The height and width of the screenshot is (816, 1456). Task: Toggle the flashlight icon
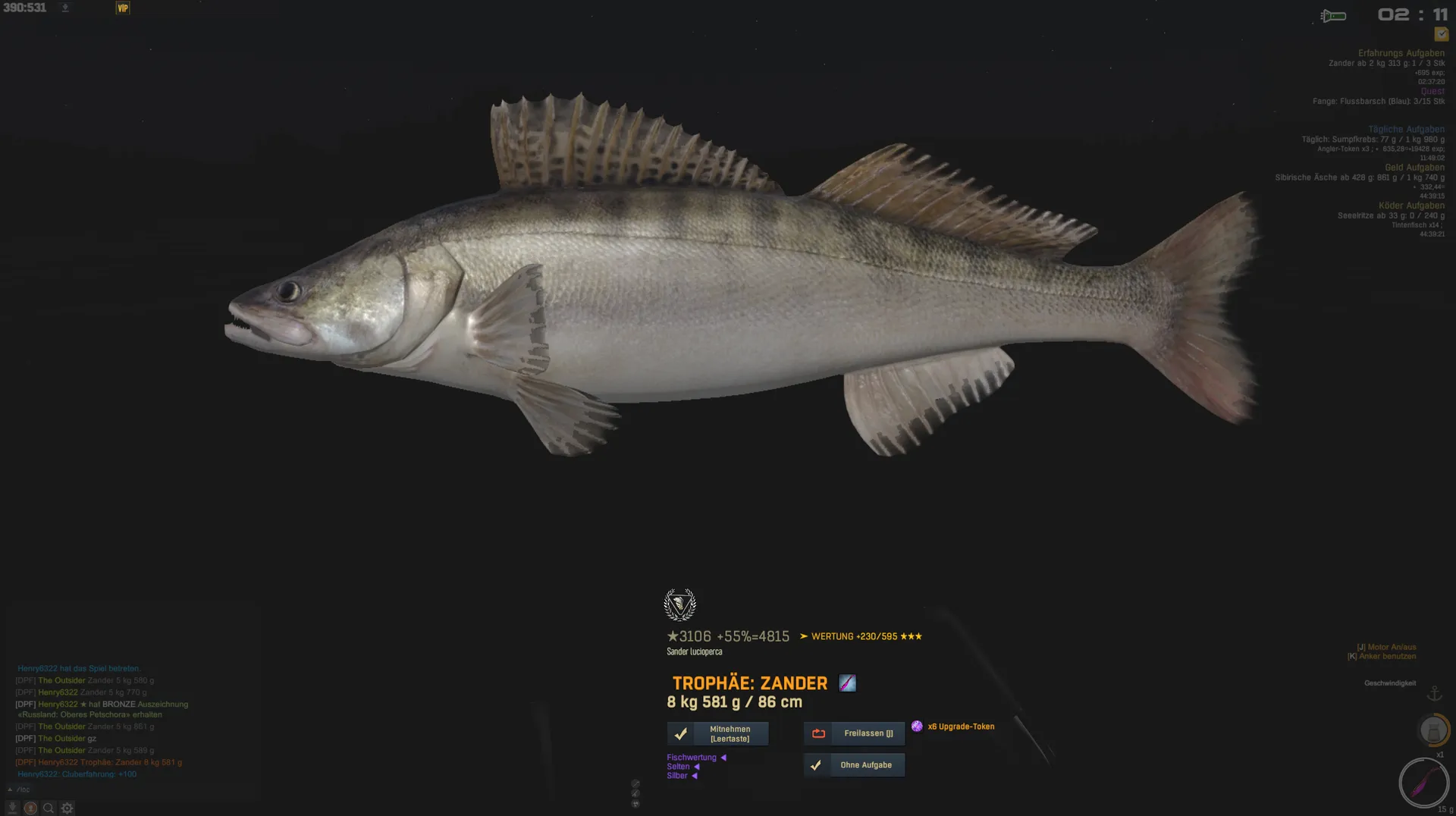1332,16
